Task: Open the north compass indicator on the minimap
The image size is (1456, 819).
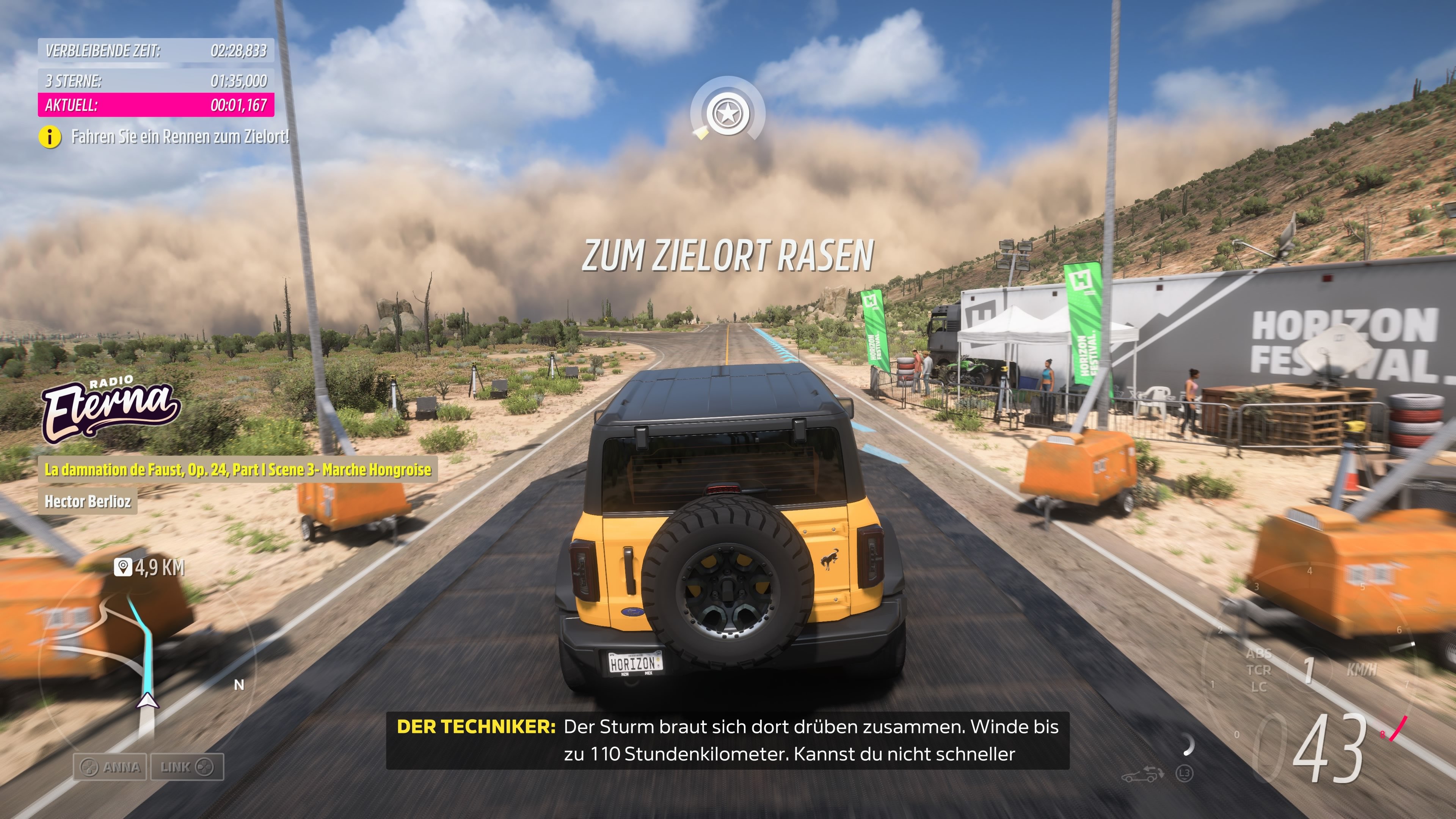Action: (x=239, y=686)
